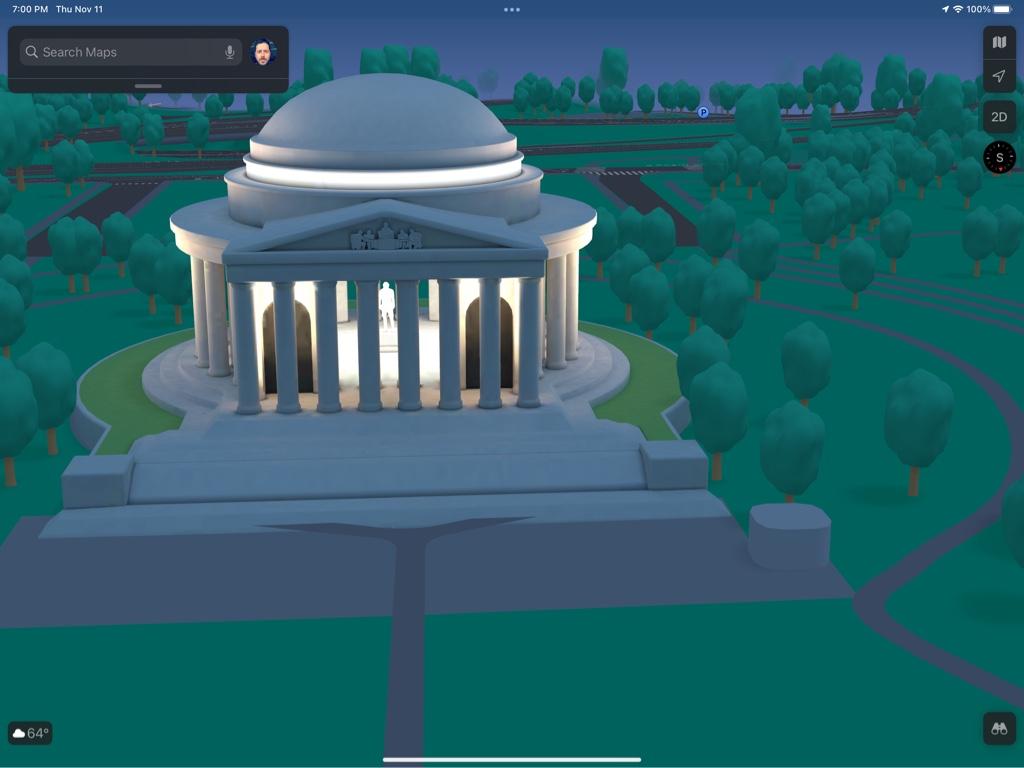Open the user profile avatar
The width and height of the screenshot is (1024, 768).
(x=263, y=52)
